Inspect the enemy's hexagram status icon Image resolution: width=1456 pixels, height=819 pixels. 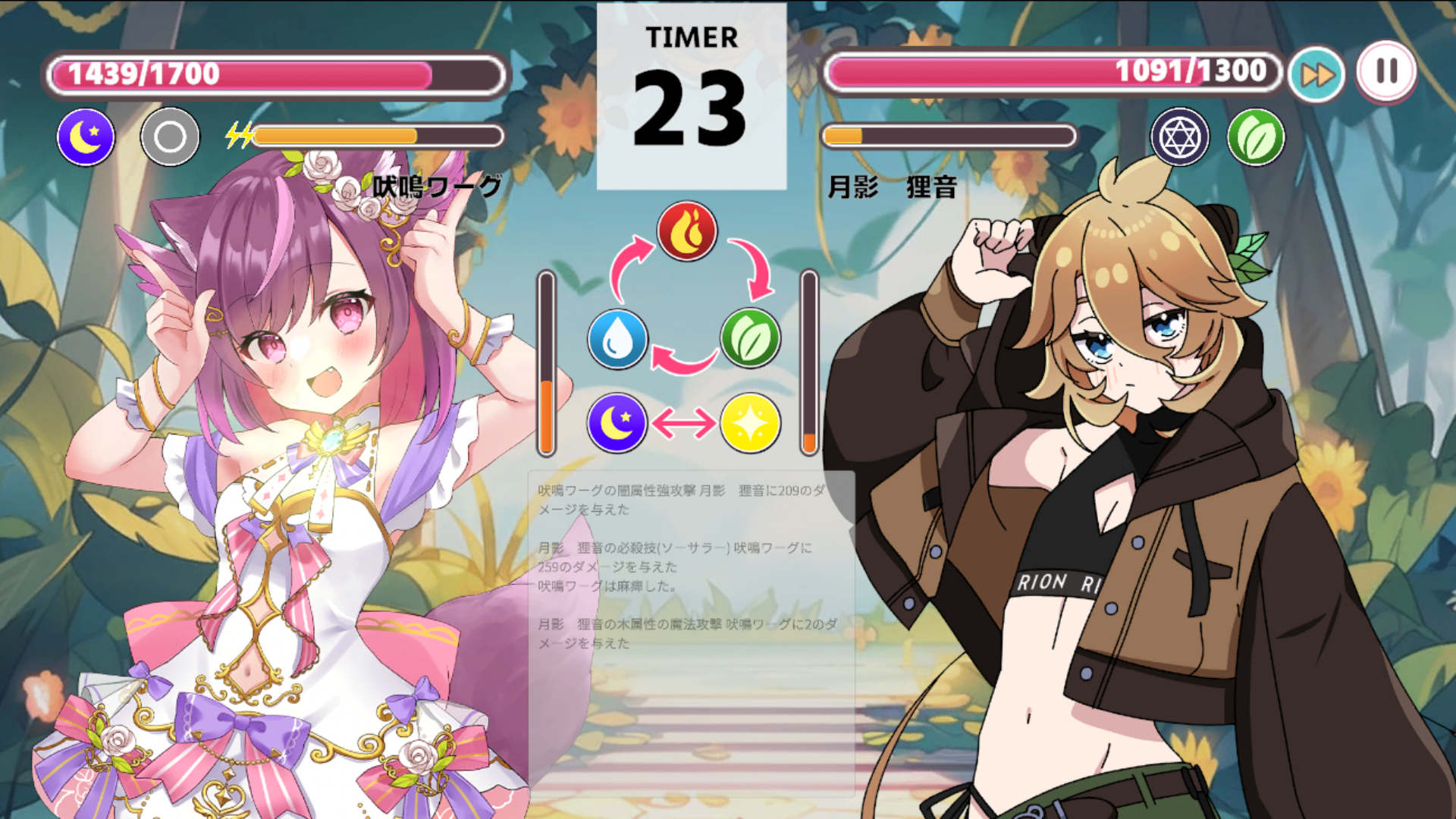[1179, 137]
